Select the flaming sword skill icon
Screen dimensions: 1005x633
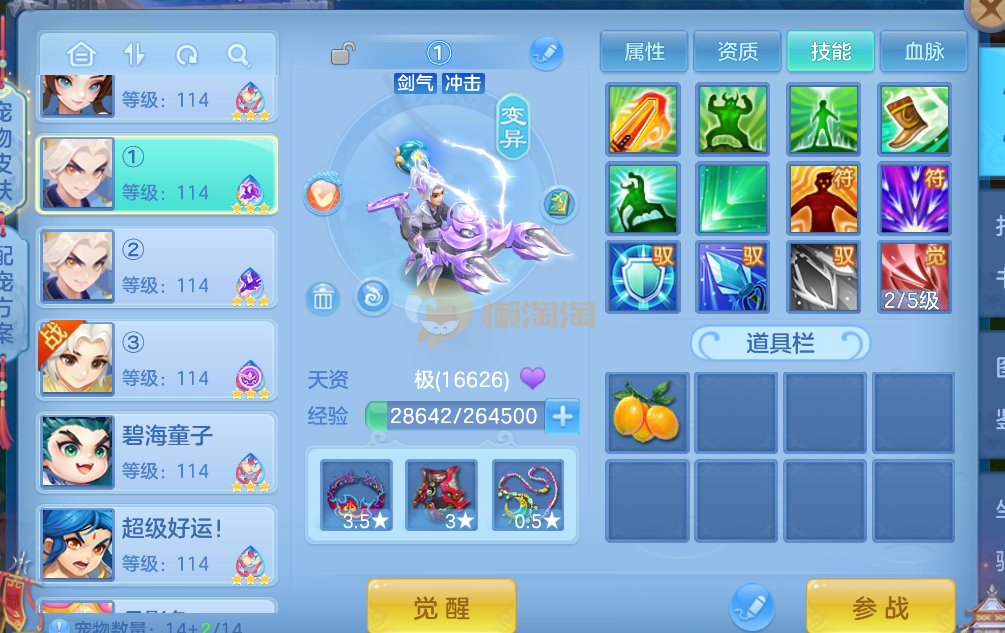coord(643,119)
